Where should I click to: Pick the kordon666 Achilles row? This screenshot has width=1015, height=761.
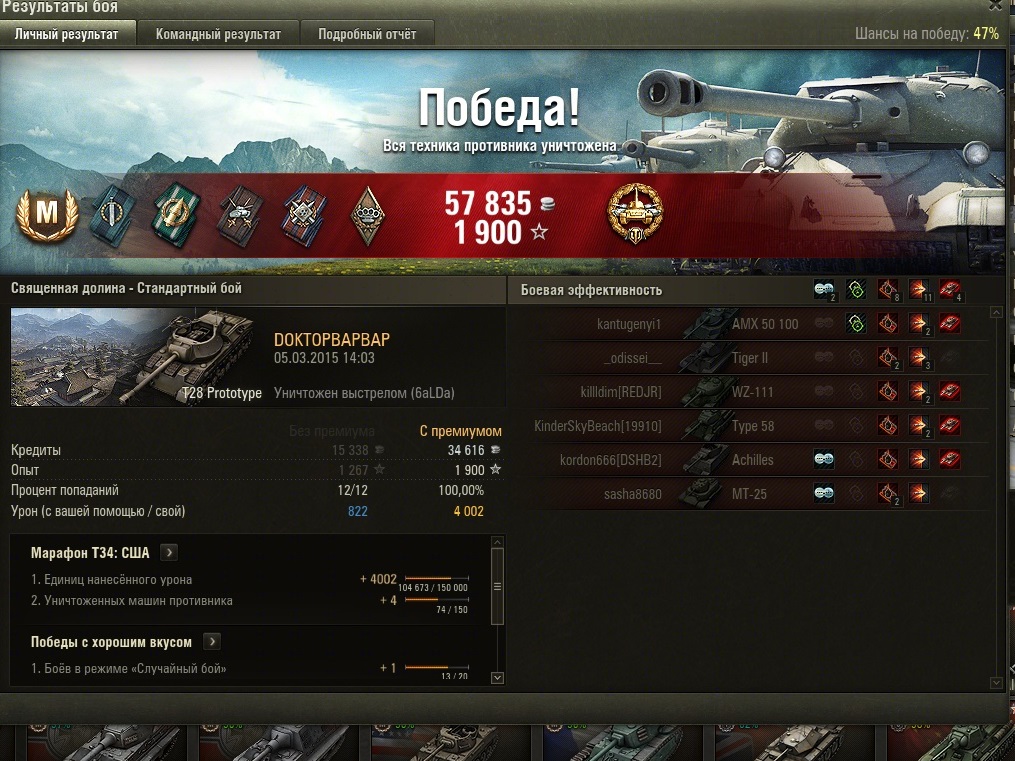click(x=760, y=460)
